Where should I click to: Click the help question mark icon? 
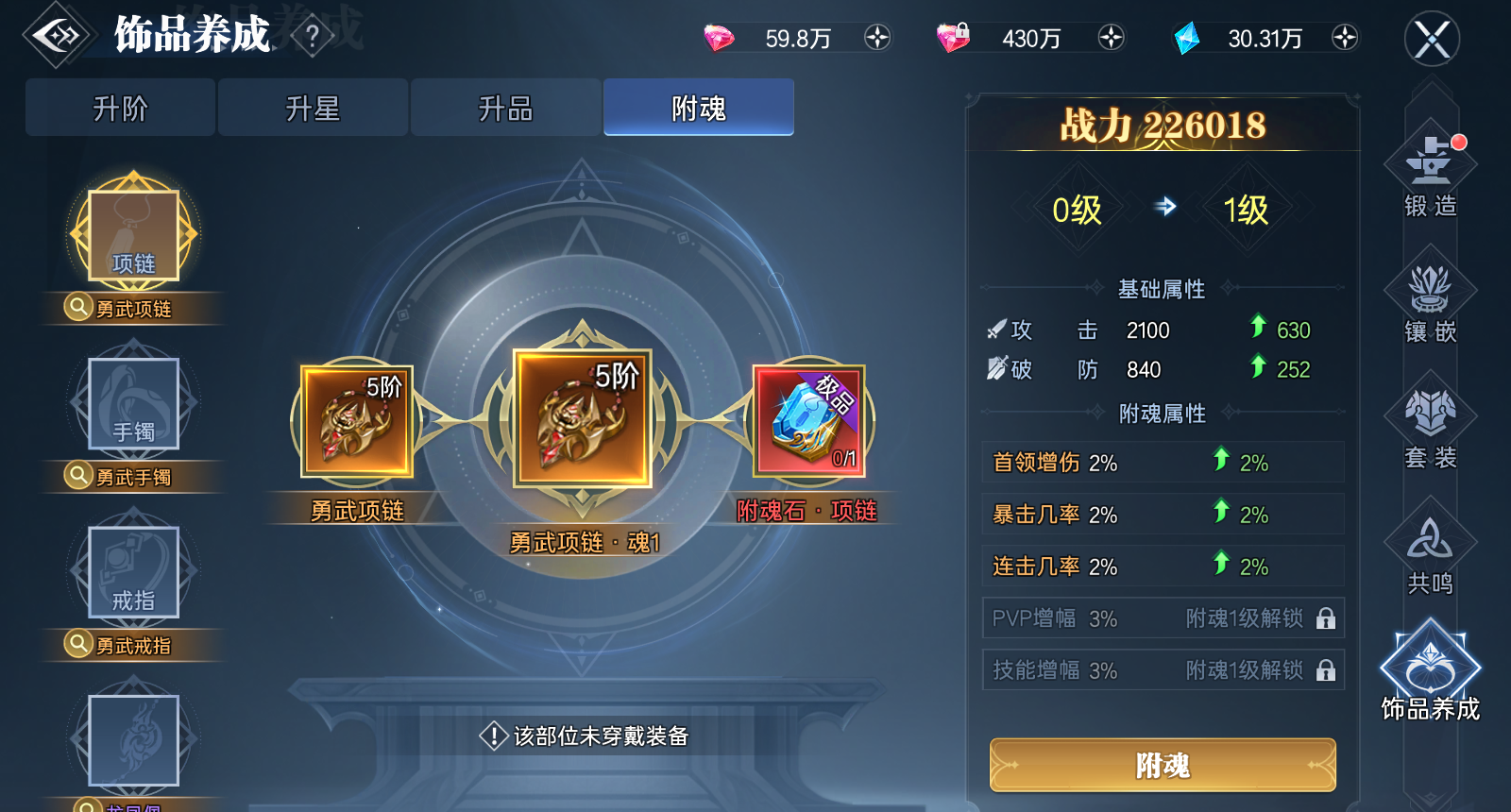pyautogui.click(x=312, y=34)
